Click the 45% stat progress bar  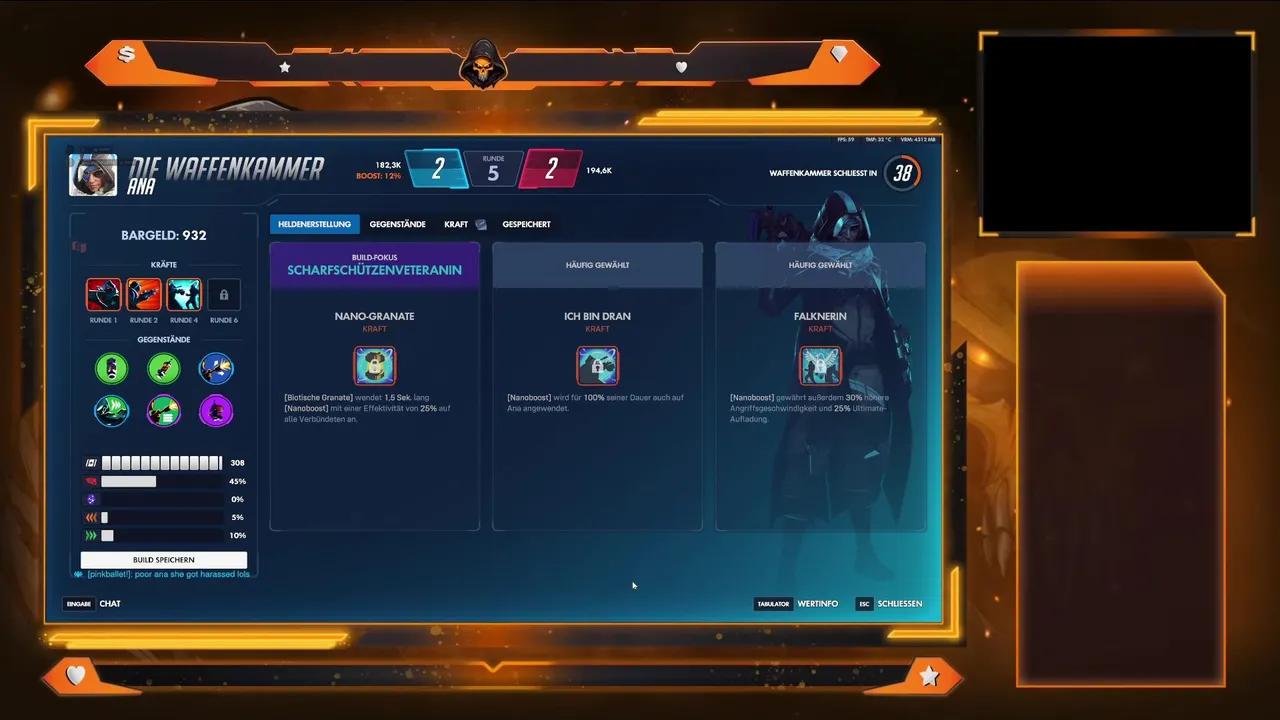click(x=129, y=481)
